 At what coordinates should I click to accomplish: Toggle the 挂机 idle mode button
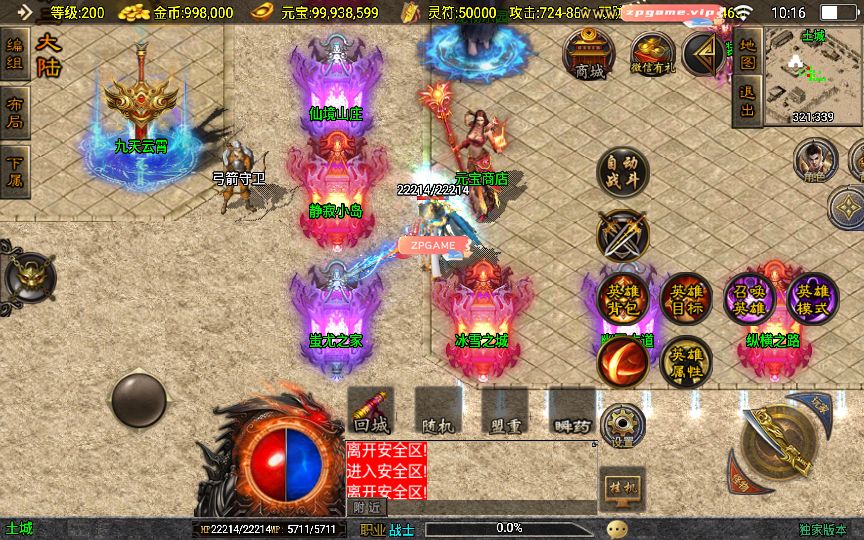click(x=622, y=487)
